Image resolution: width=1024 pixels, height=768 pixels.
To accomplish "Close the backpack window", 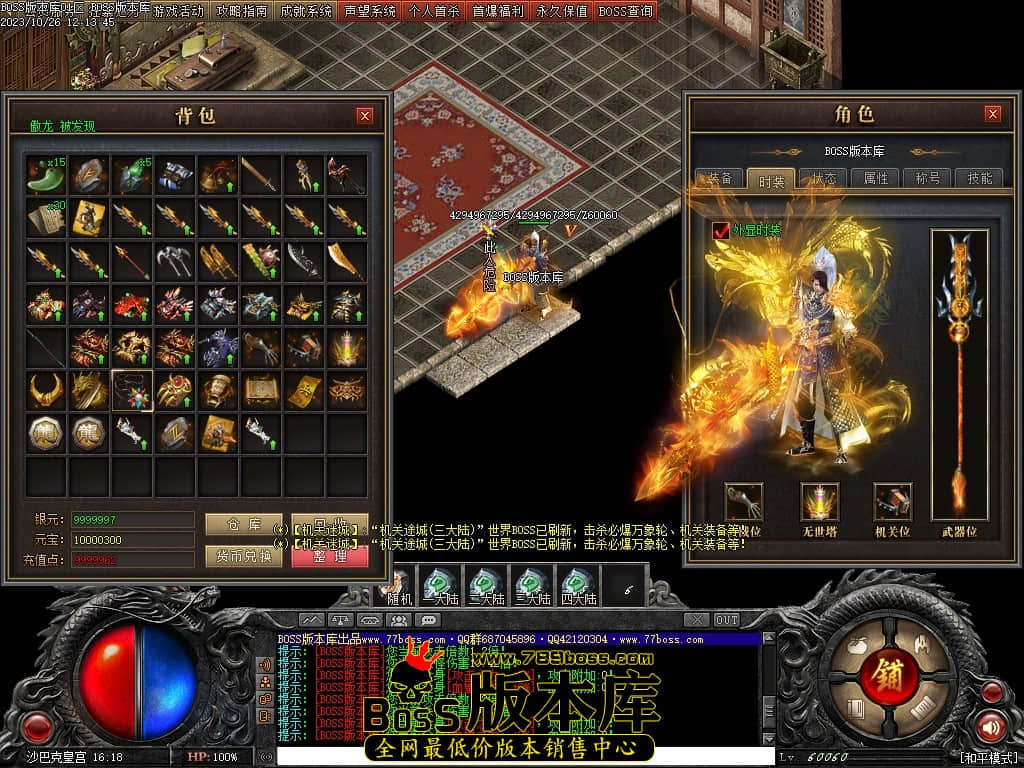I will 365,116.
